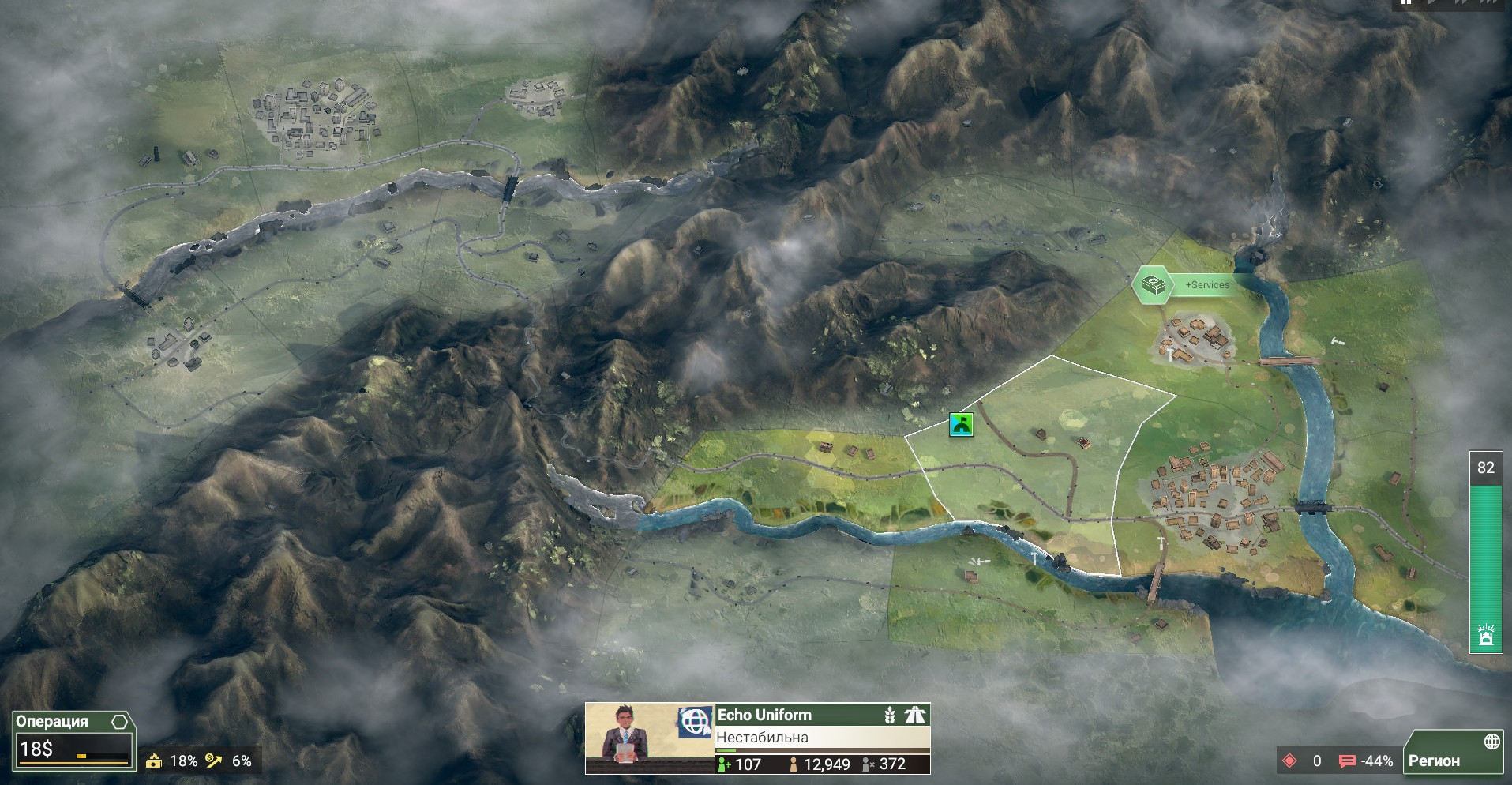The width and height of the screenshot is (1512, 785).
Task: Click the highway road icon for Echo Uniform
Action: click(915, 715)
